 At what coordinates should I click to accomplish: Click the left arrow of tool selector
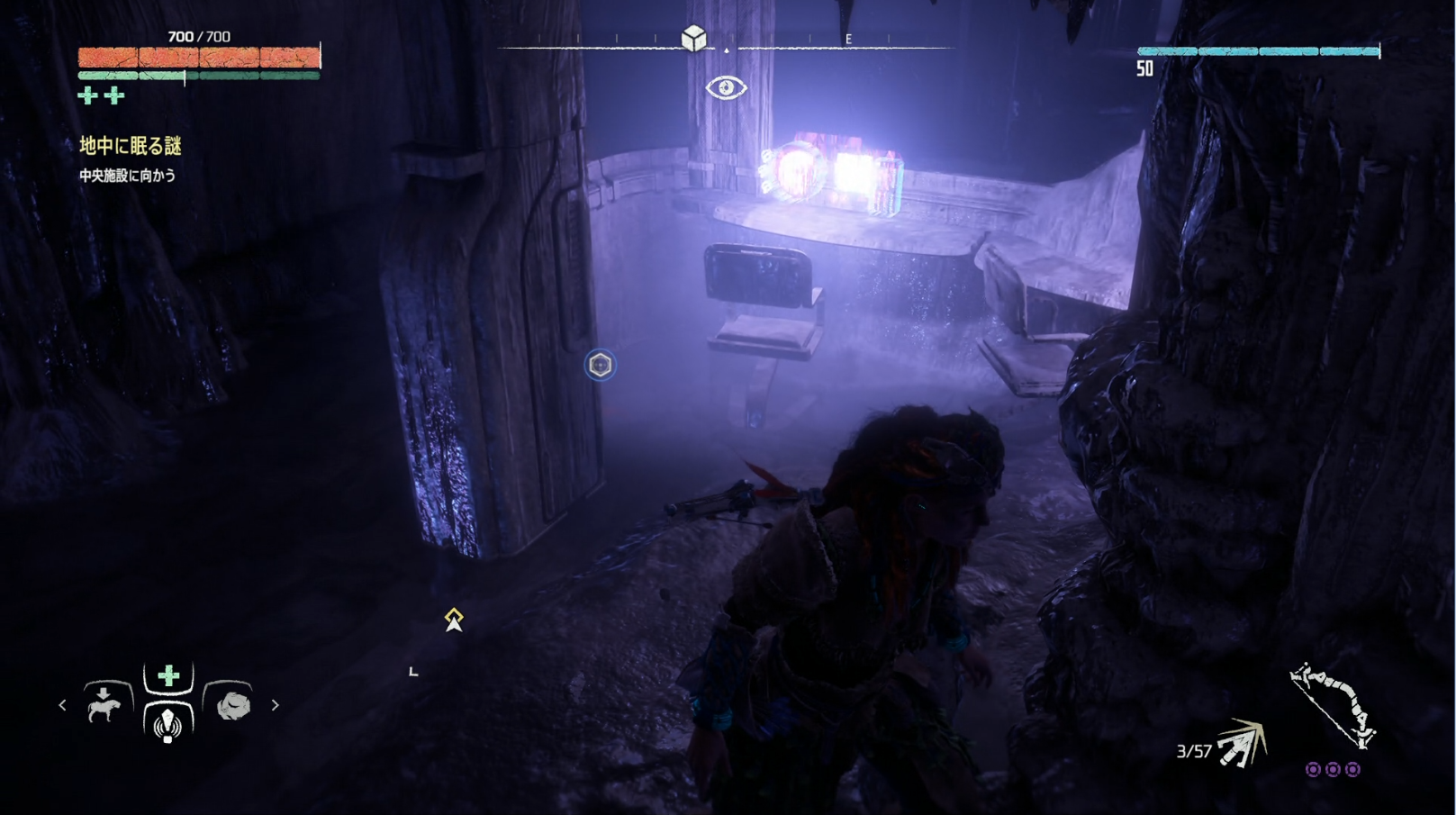pyautogui.click(x=62, y=705)
